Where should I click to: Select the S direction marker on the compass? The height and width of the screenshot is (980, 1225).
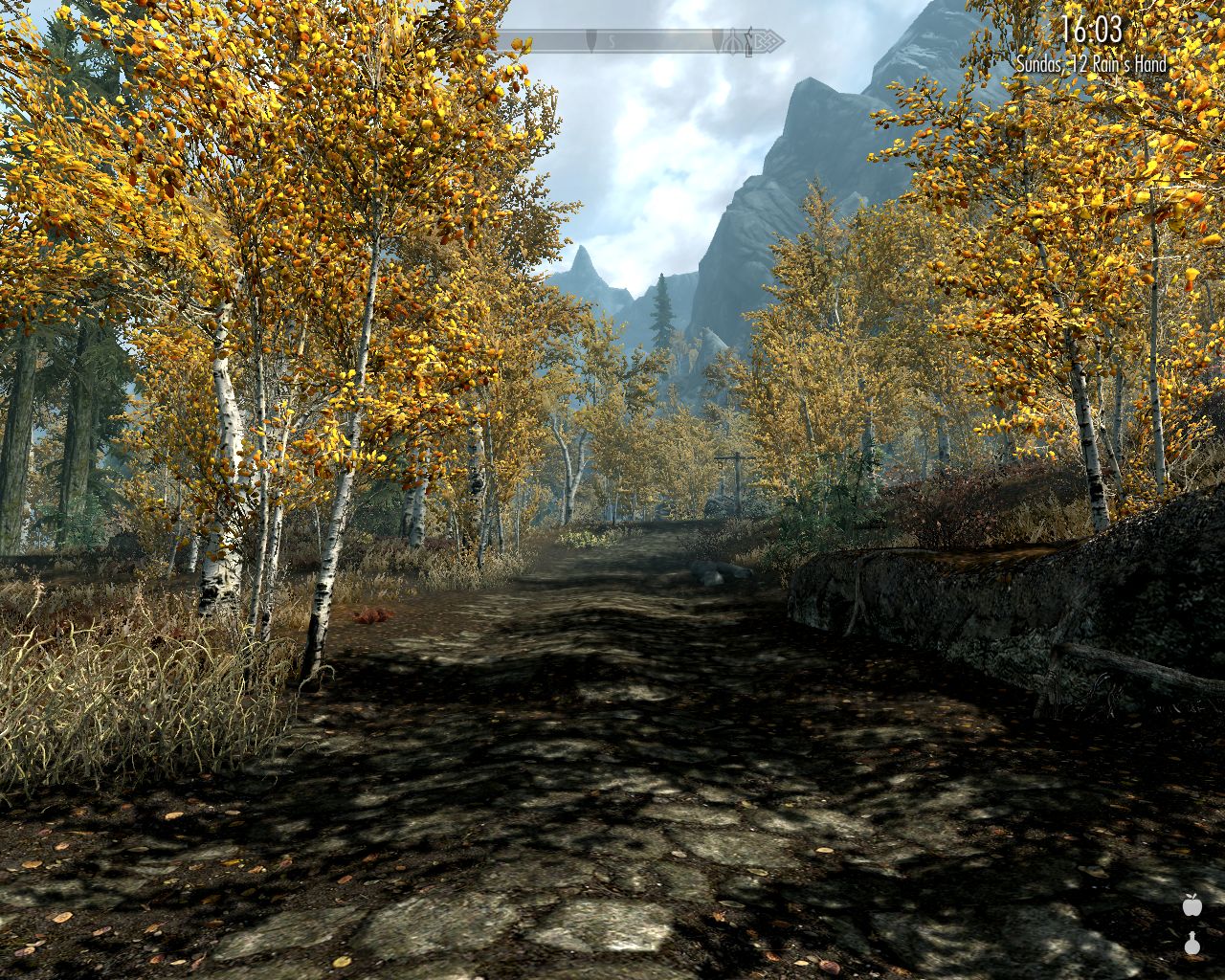click(x=612, y=41)
